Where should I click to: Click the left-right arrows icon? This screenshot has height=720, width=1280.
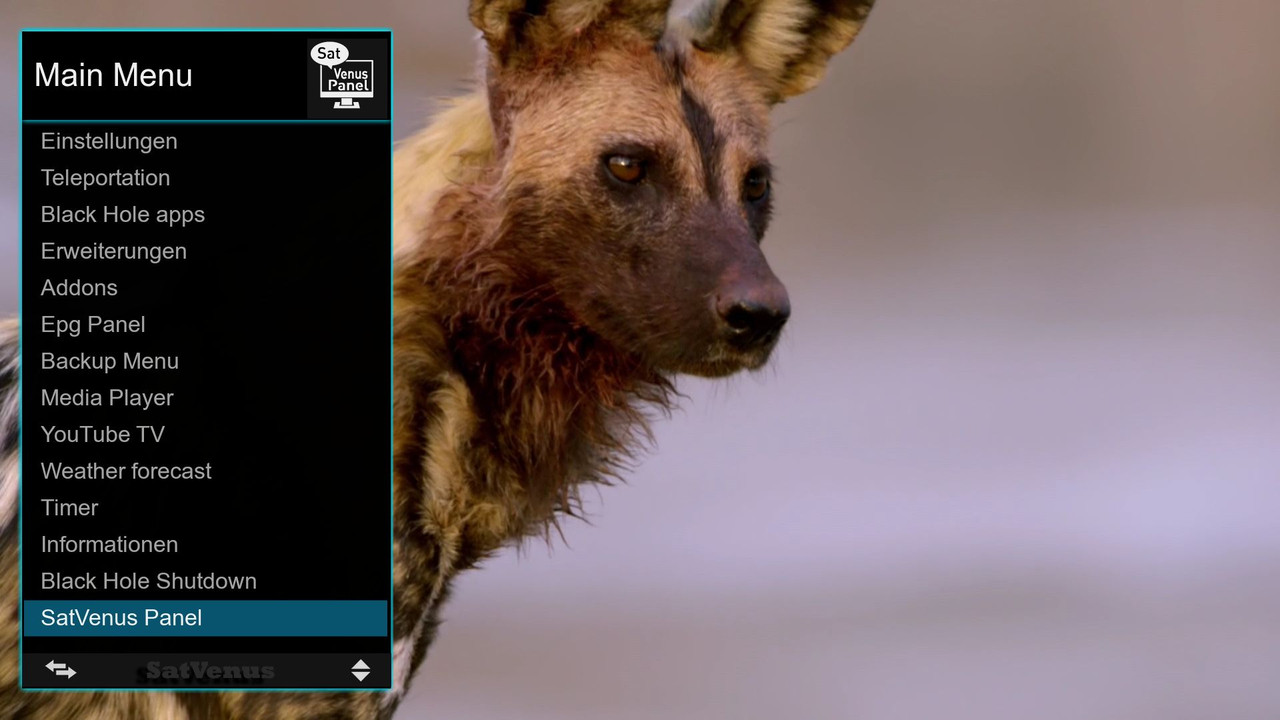pyautogui.click(x=61, y=670)
